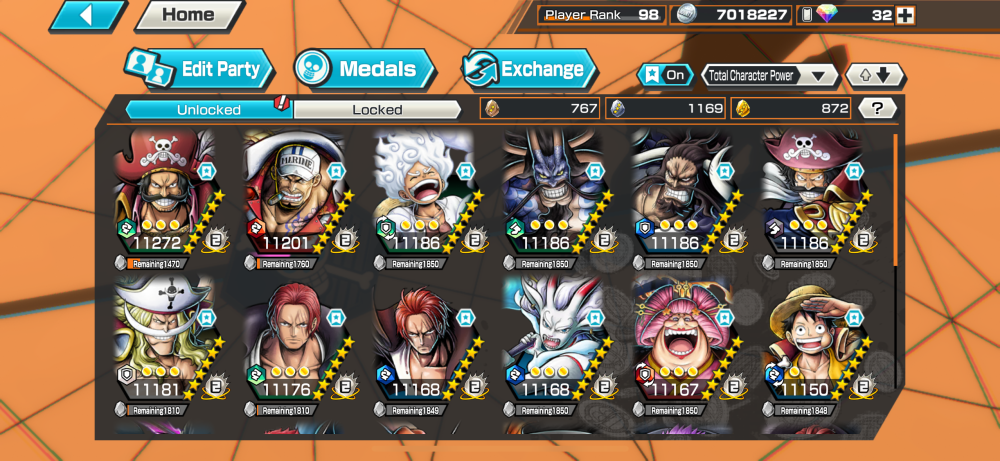Open help with the question mark button
1000x461 pixels.
(877, 109)
